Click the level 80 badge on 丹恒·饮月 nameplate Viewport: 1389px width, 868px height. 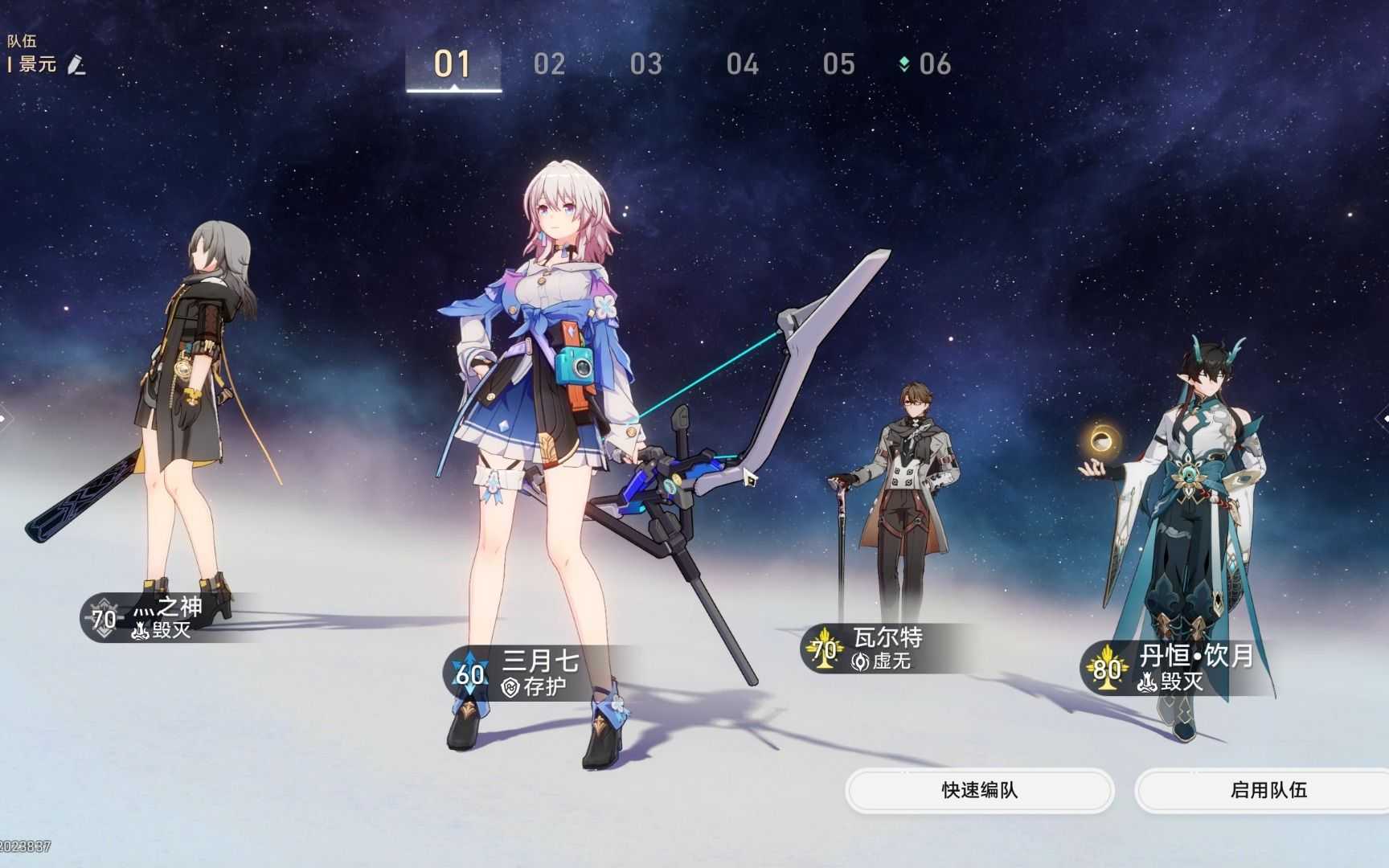point(1108,668)
